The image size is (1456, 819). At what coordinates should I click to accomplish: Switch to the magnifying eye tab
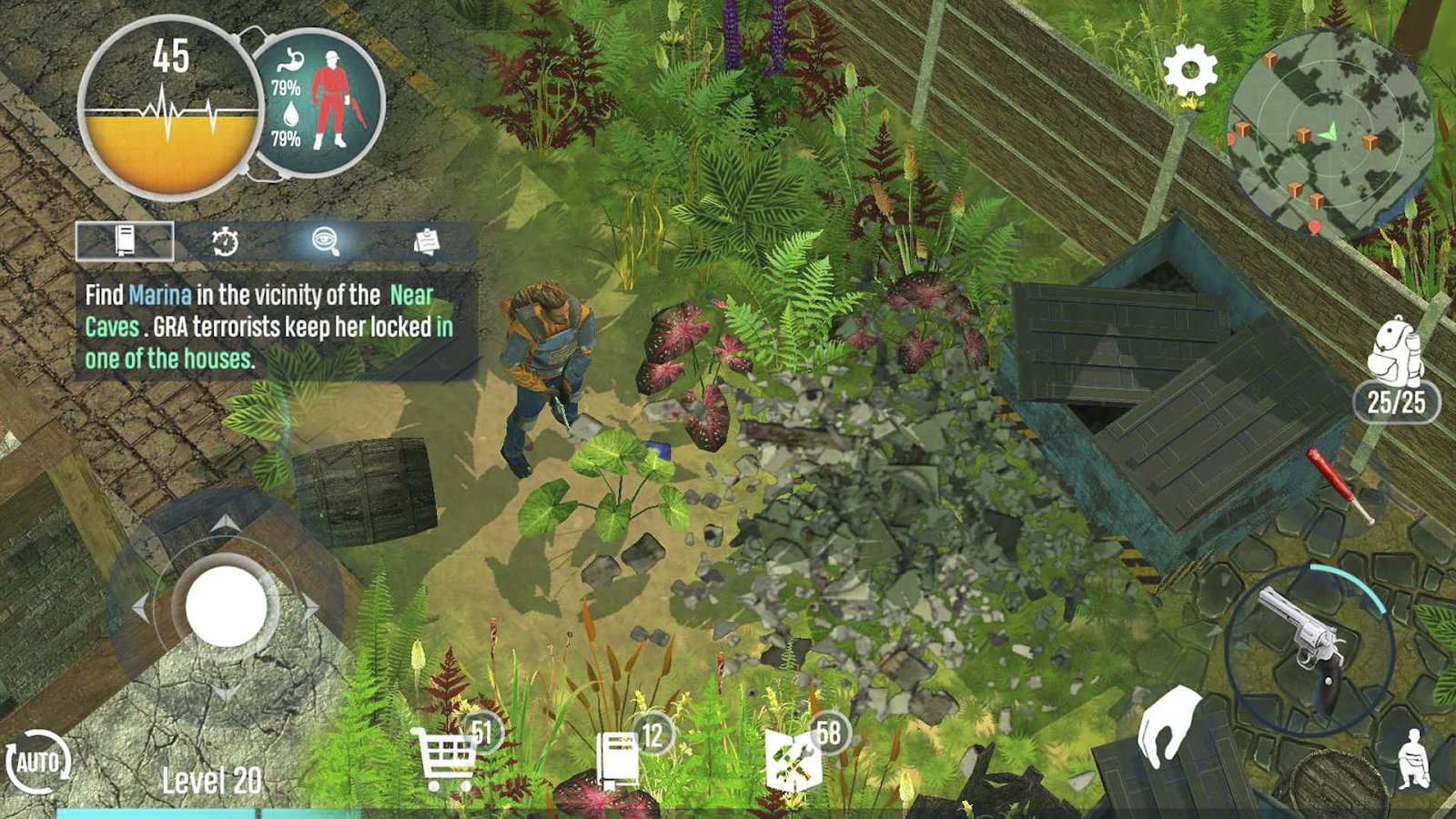click(x=325, y=241)
